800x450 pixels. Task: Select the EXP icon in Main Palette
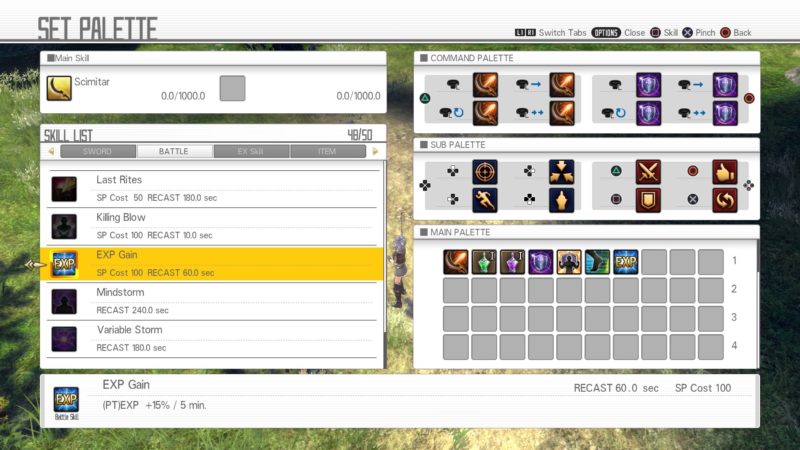(626, 262)
